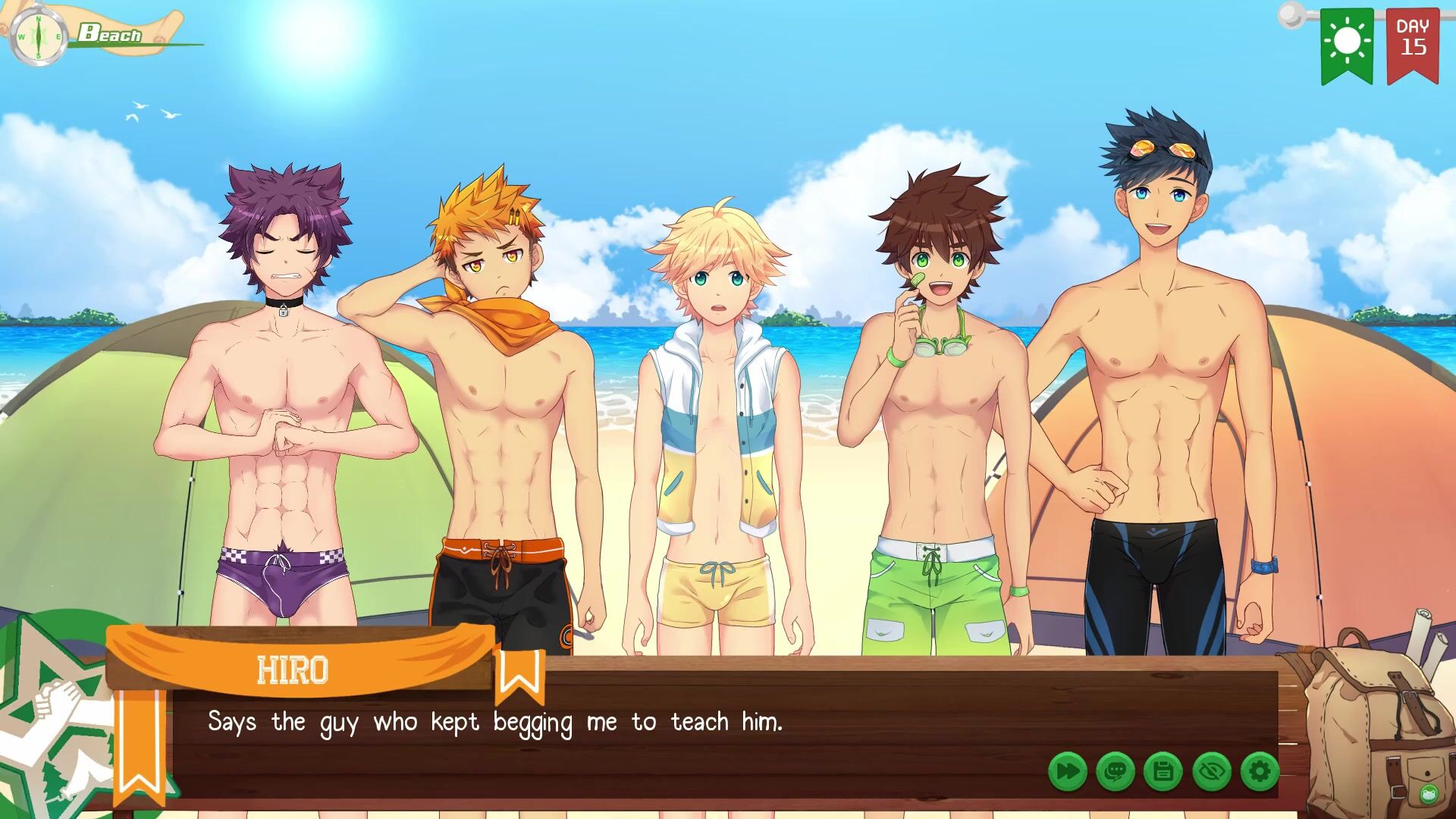This screenshot has width=1456, height=819.
Task: Open settings with the gear button
Action: [1260, 772]
